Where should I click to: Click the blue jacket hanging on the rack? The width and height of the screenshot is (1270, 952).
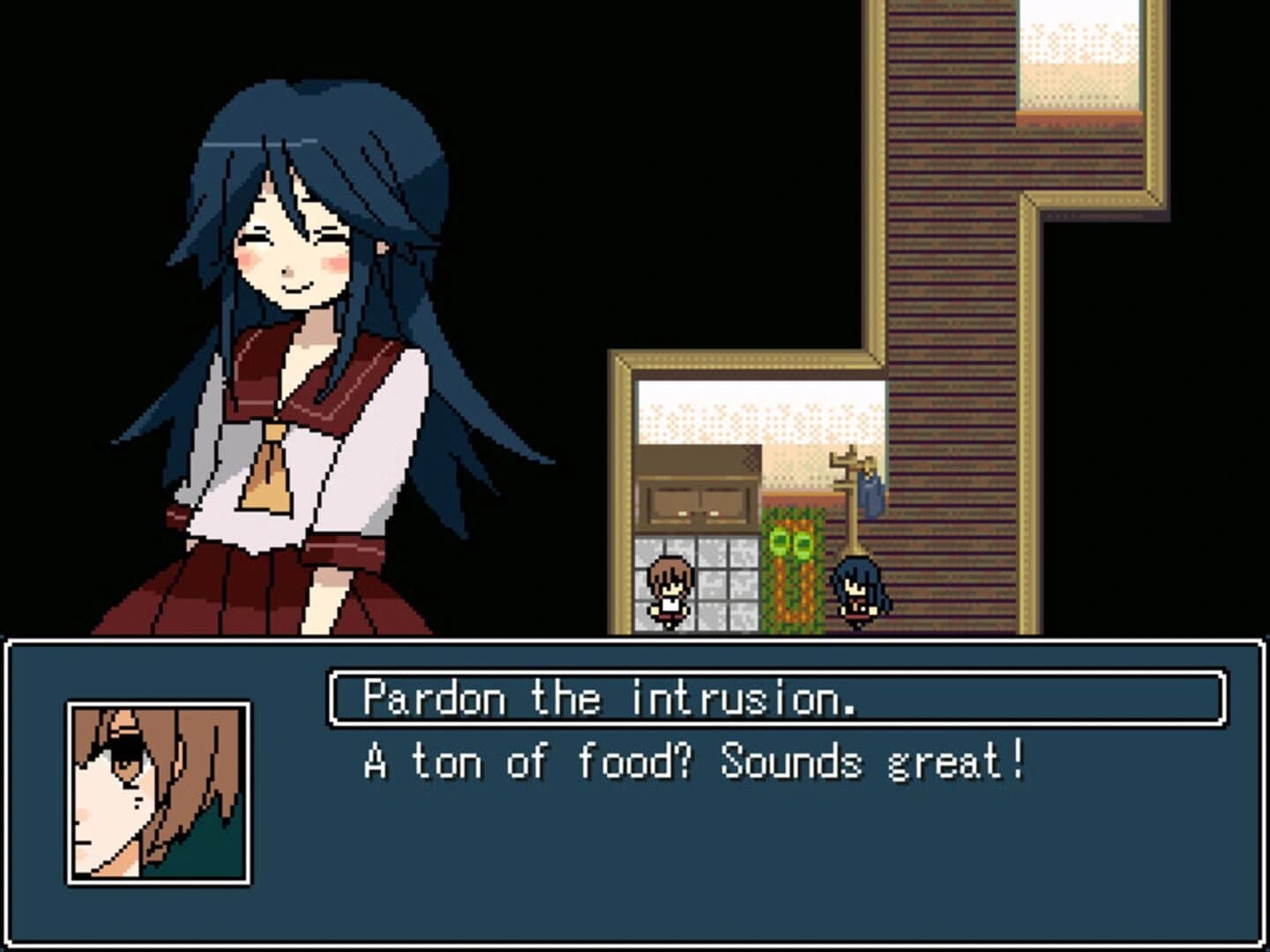click(870, 494)
